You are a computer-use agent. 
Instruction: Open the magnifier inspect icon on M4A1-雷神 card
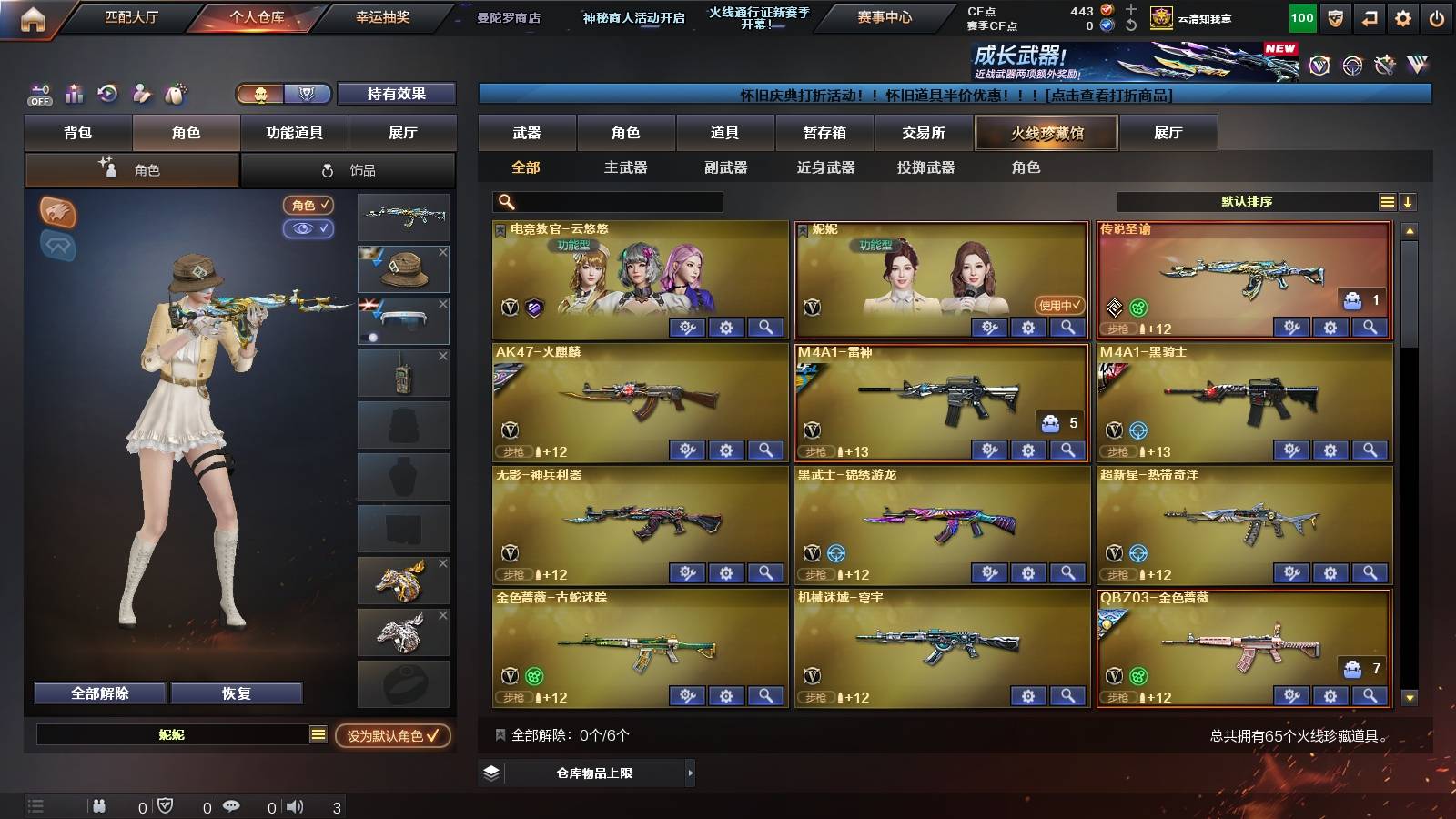tap(1067, 448)
